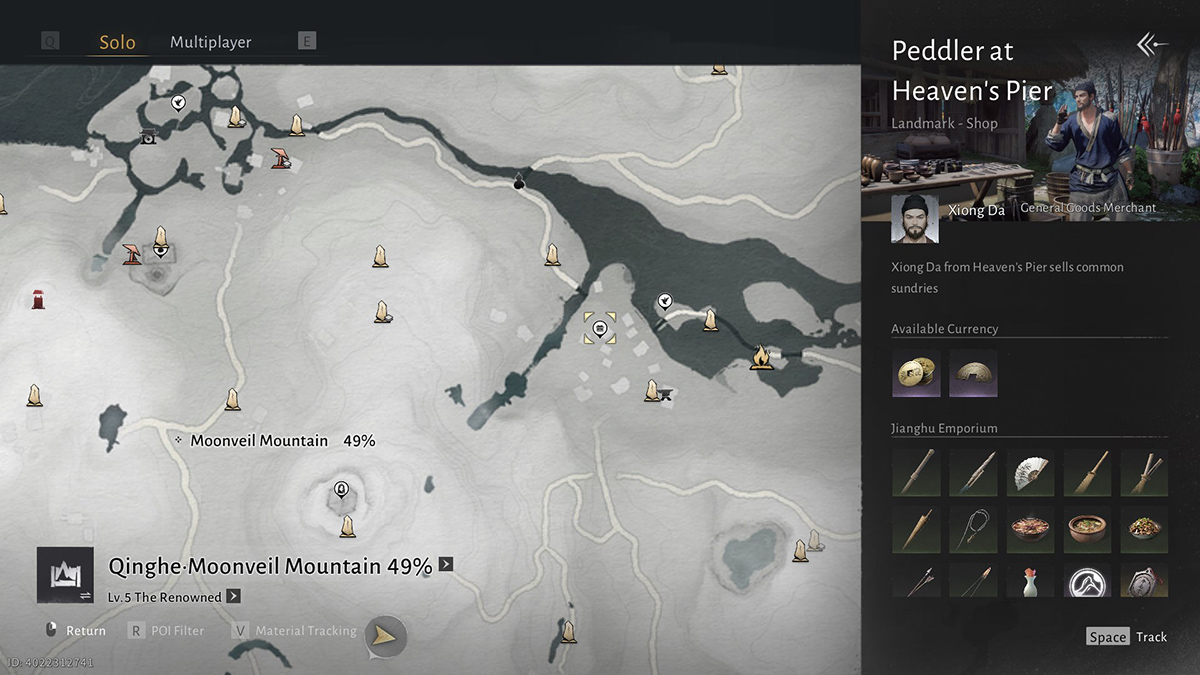Click the black gourd map marker
The height and width of the screenshot is (675, 1200).
click(519, 181)
